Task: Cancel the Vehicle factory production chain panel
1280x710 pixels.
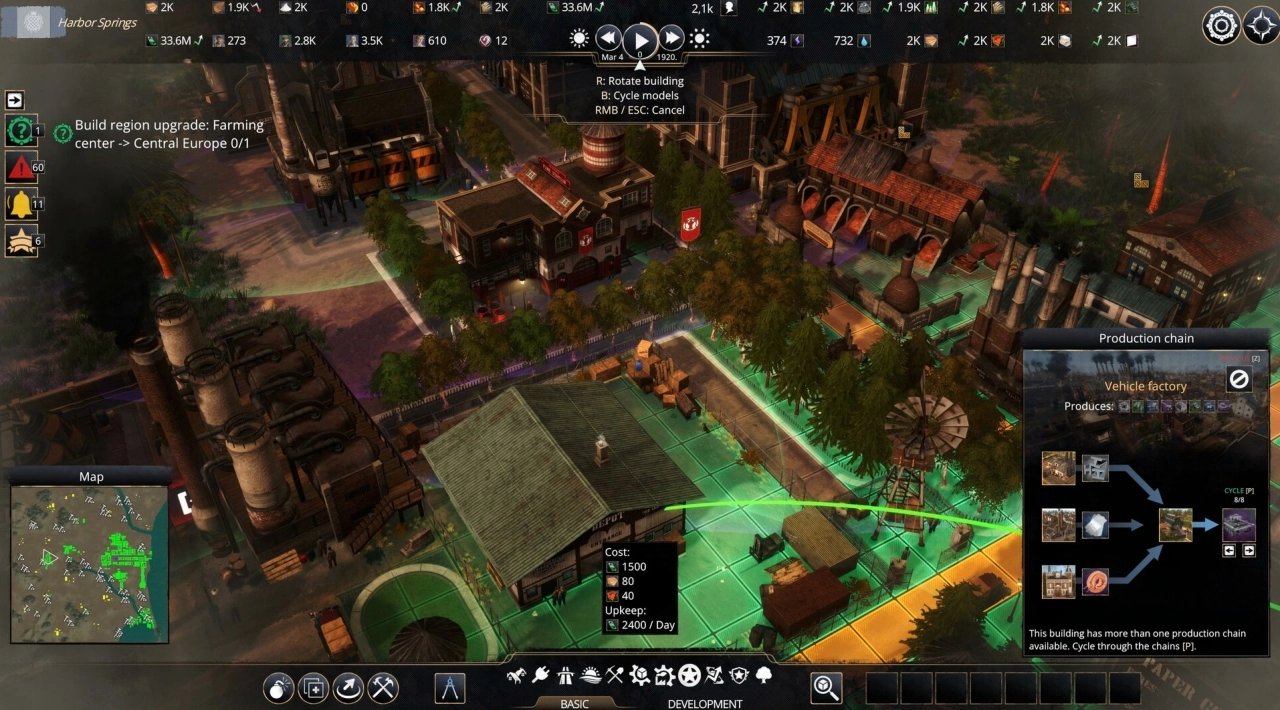Action: tap(1240, 380)
